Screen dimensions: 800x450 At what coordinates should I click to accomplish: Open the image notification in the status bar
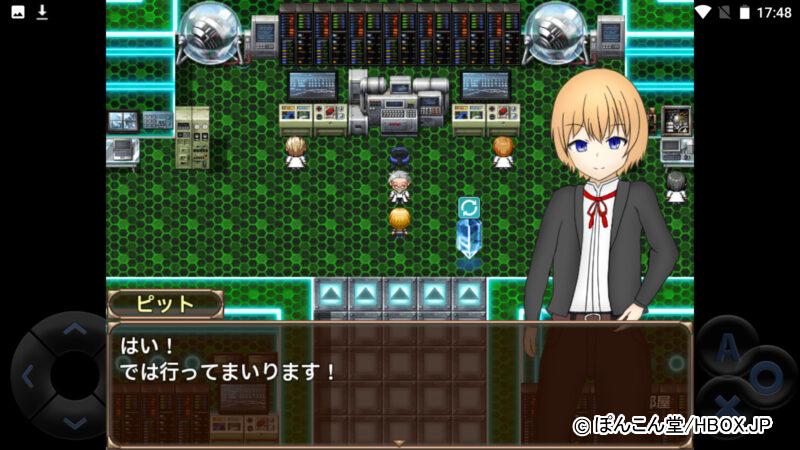coord(18,12)
